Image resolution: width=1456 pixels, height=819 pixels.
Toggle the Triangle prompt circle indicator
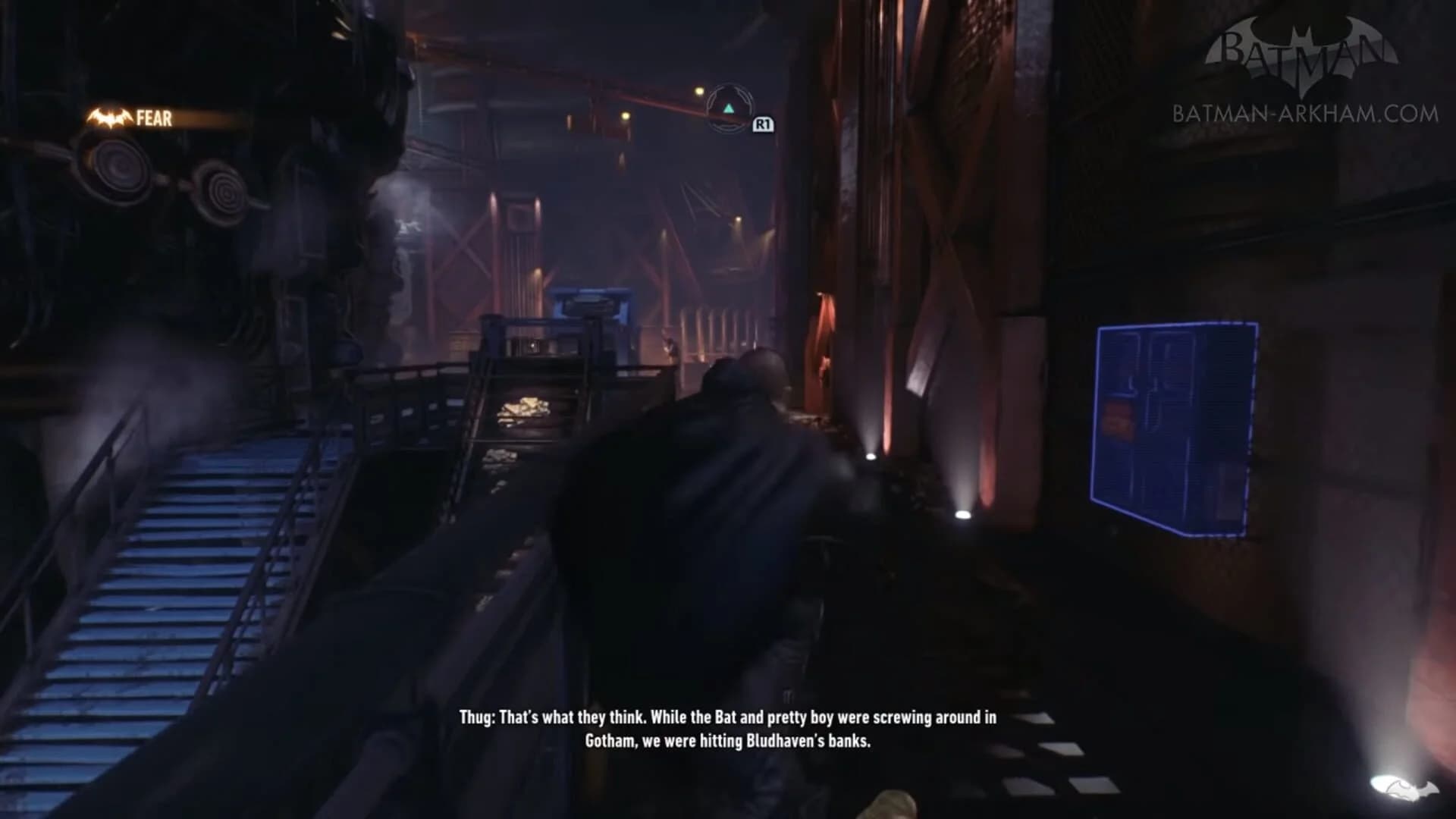pyautogui.click(x=730, y=108)
